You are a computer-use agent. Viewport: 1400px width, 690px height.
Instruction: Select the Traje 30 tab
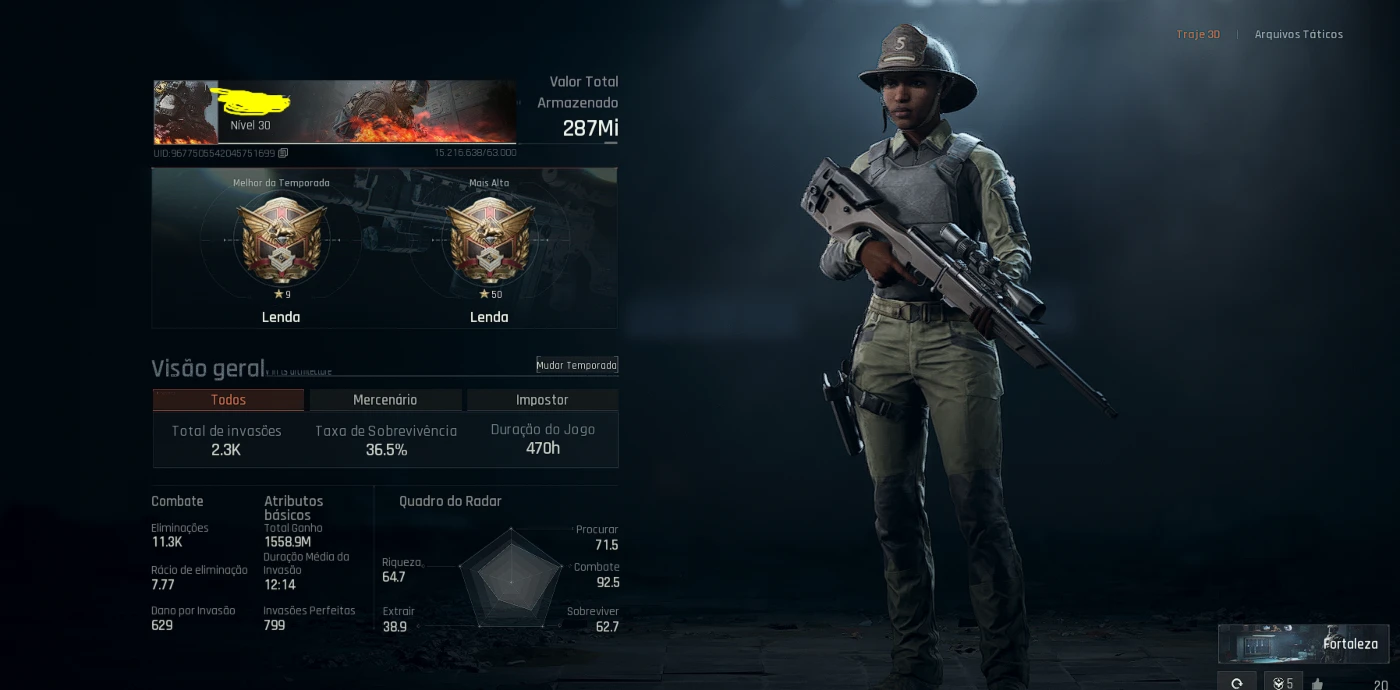(x=1198, y=34)
